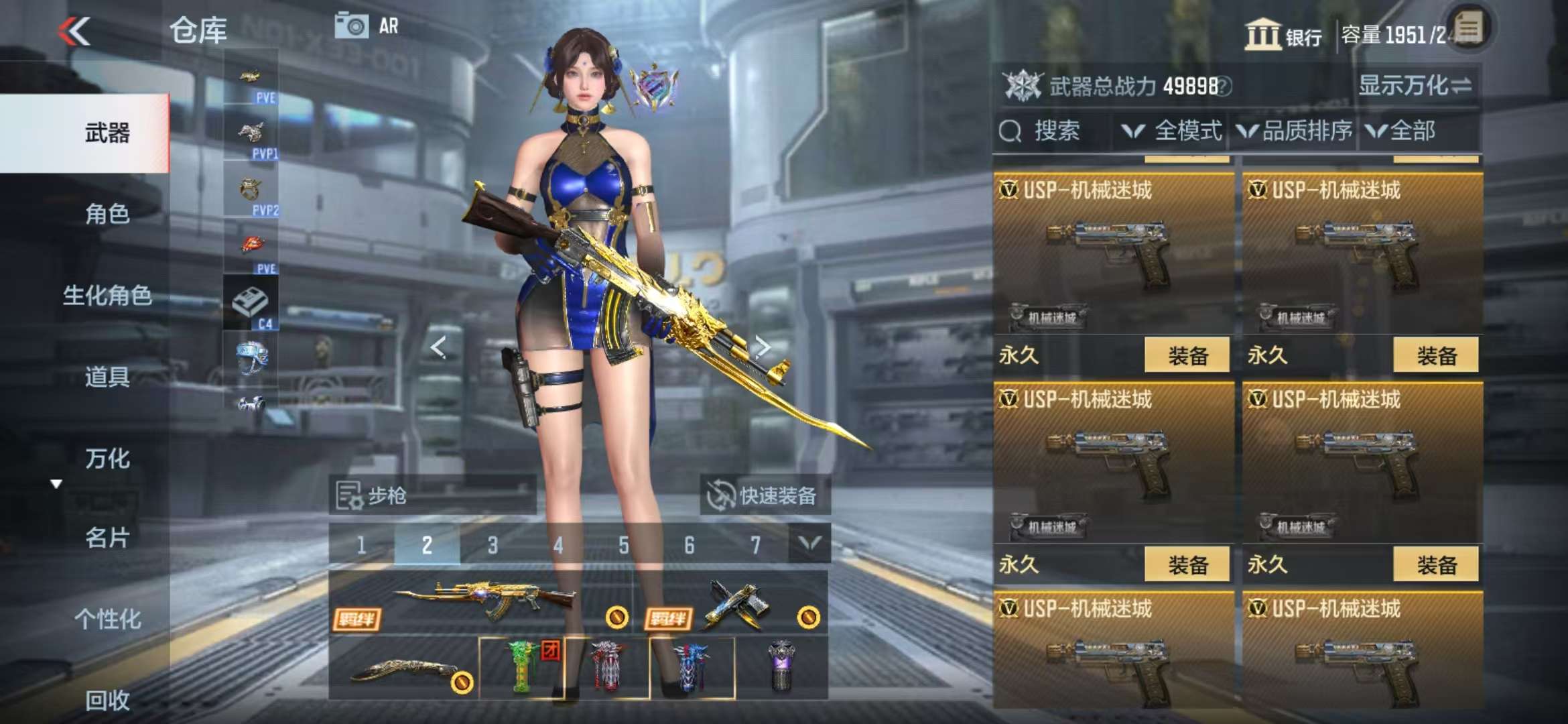1568x724 pixels.
Task: Choose the 万化 category
Action: (107, 459)
